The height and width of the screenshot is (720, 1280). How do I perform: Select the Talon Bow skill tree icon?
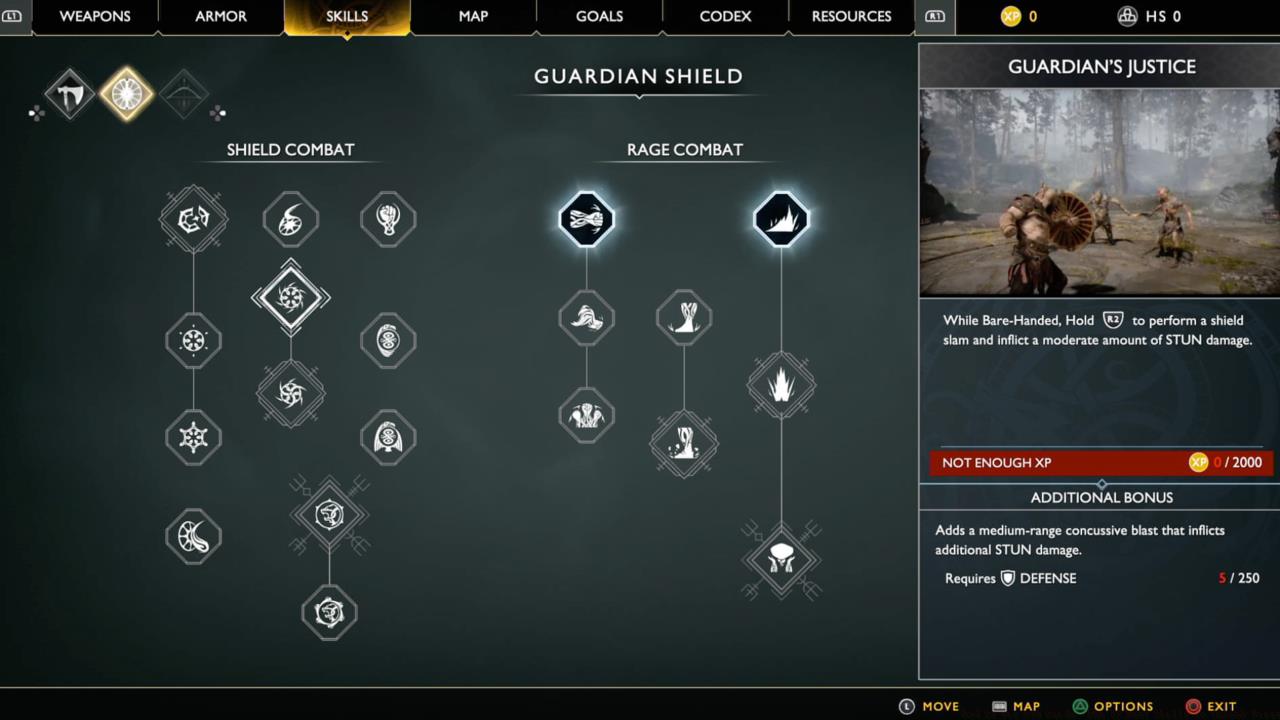pos(182,93)
